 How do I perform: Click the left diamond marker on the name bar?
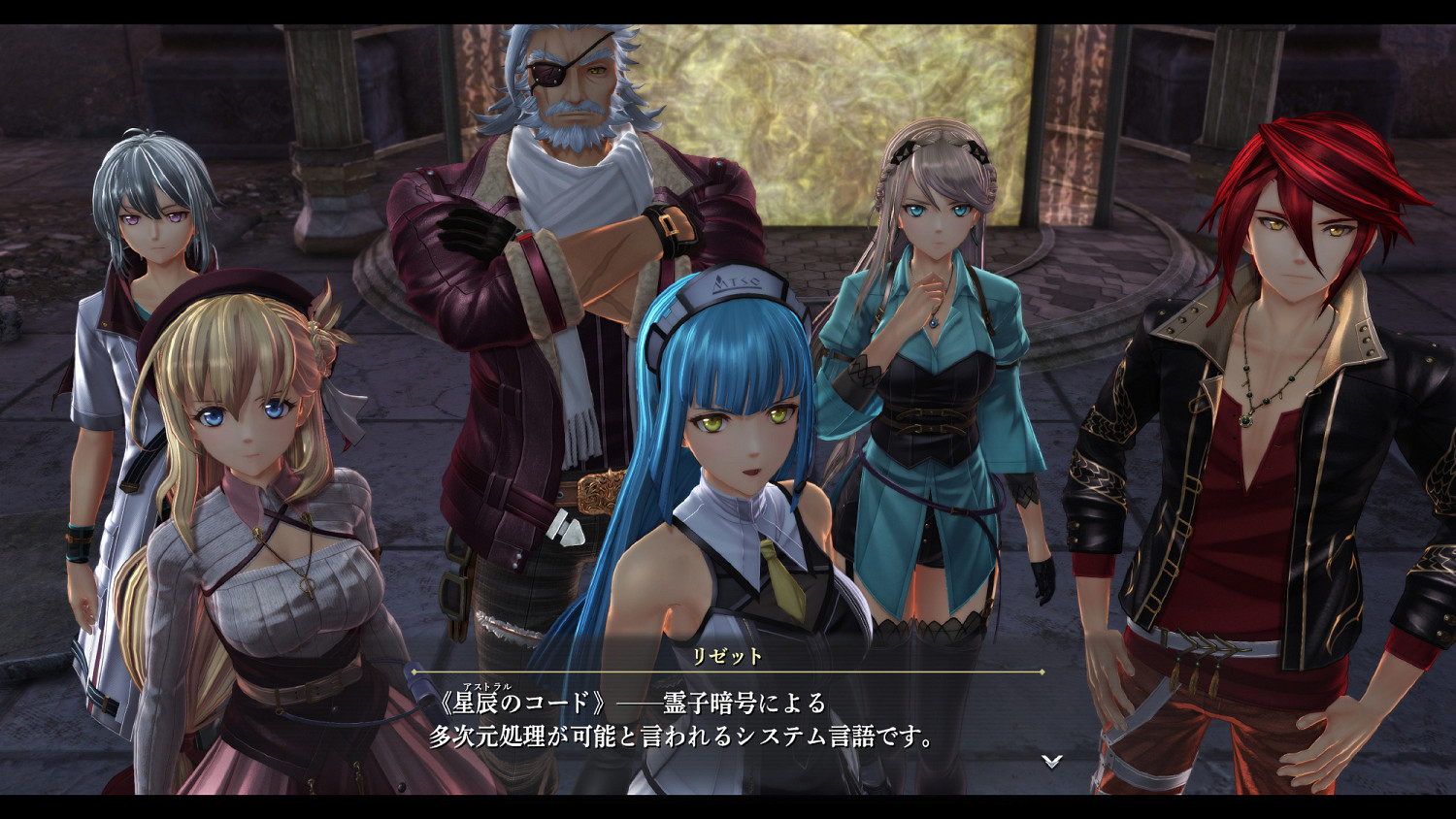(x=415, y=672)
